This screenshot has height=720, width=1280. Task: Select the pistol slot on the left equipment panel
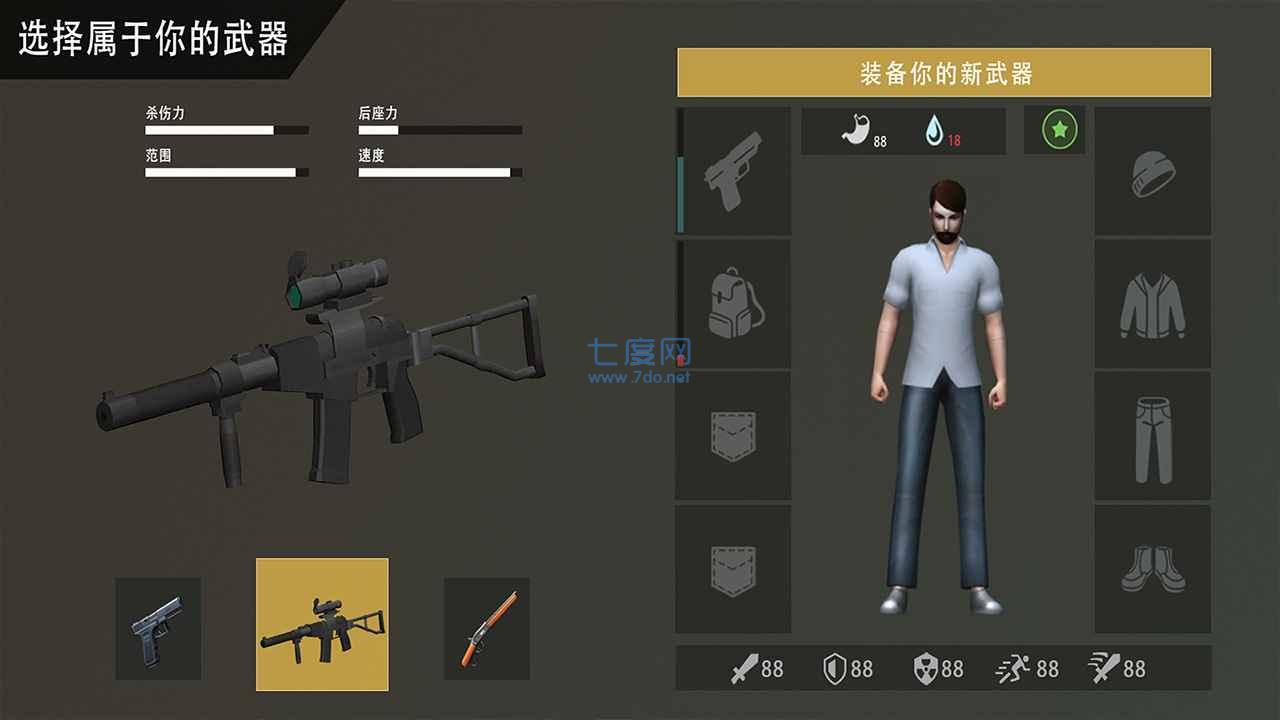733,171
